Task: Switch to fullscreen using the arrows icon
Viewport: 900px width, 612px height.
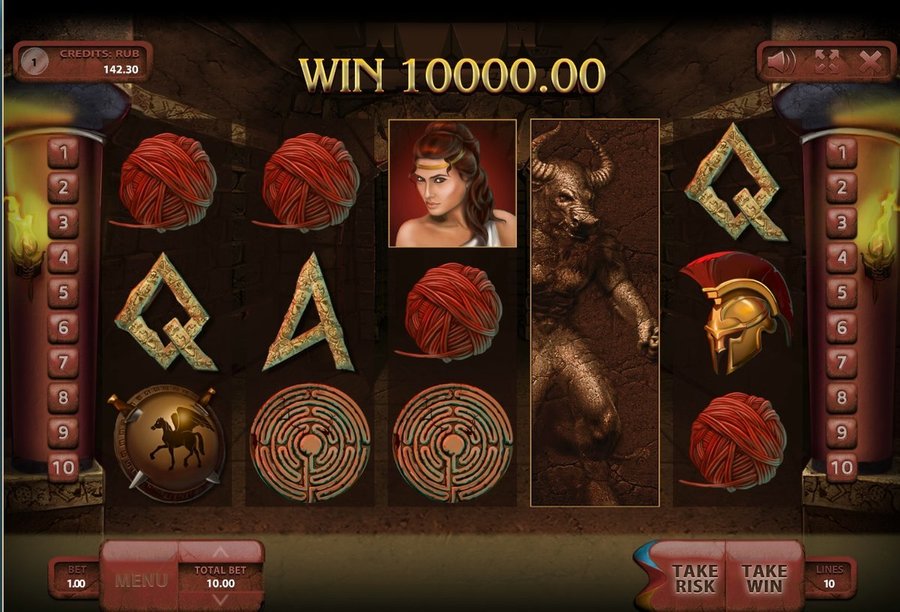Action: (x=826, y=62)
